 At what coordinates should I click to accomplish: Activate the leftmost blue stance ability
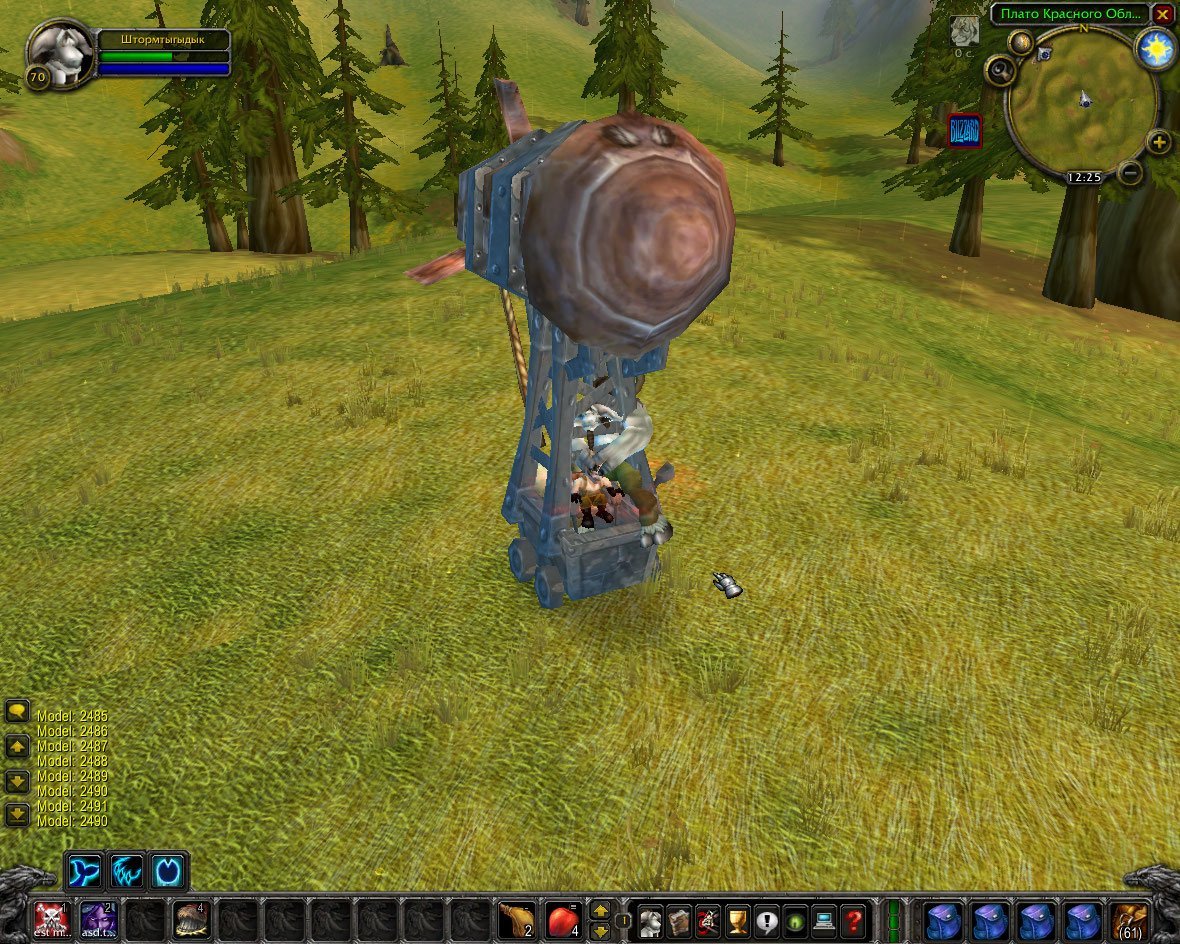[83, 871]
